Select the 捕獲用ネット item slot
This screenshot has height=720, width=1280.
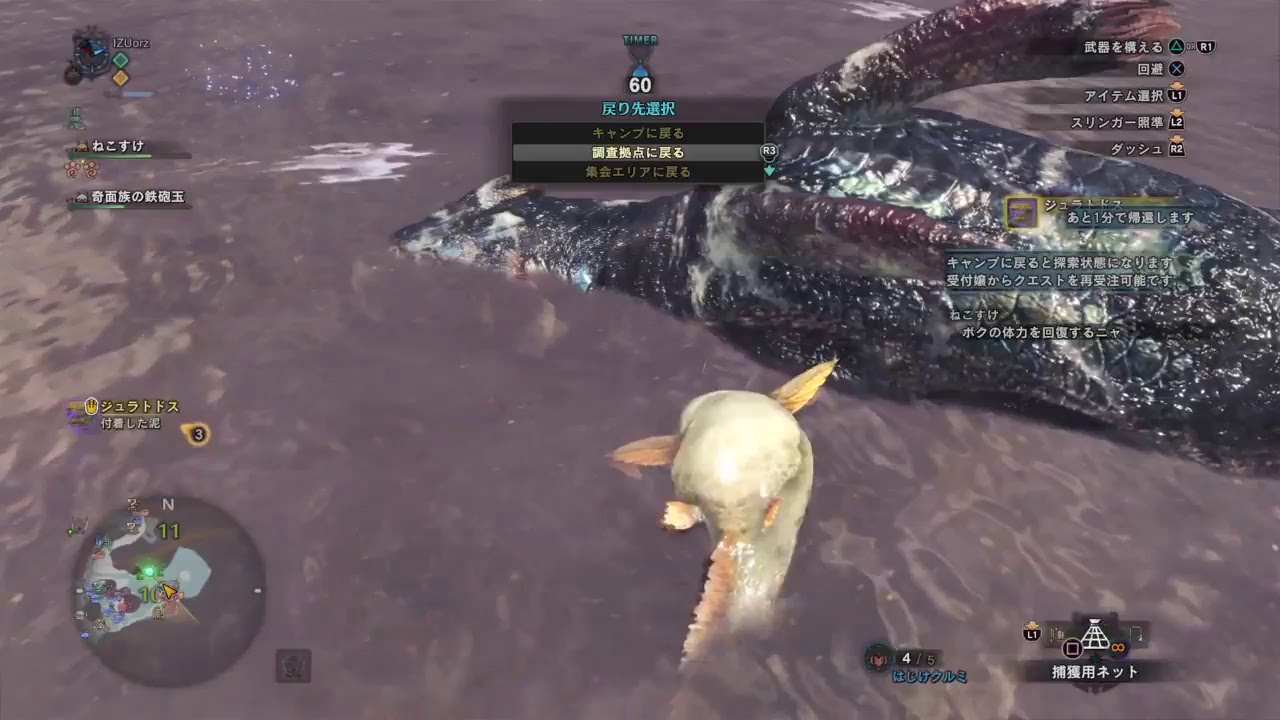(1095, 636)
